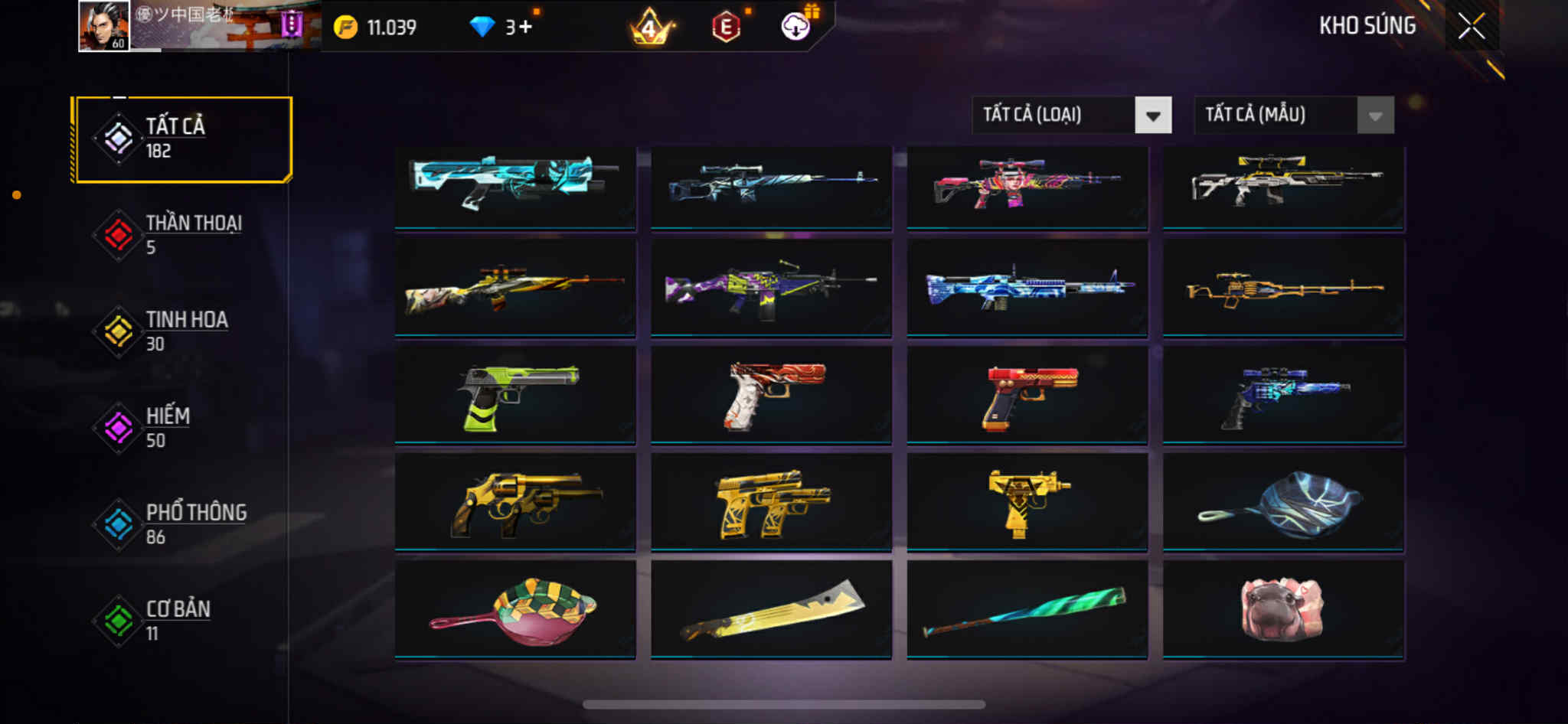Choose the golden revolver skin
1568x724 pixels.
(x=515, y=503)
